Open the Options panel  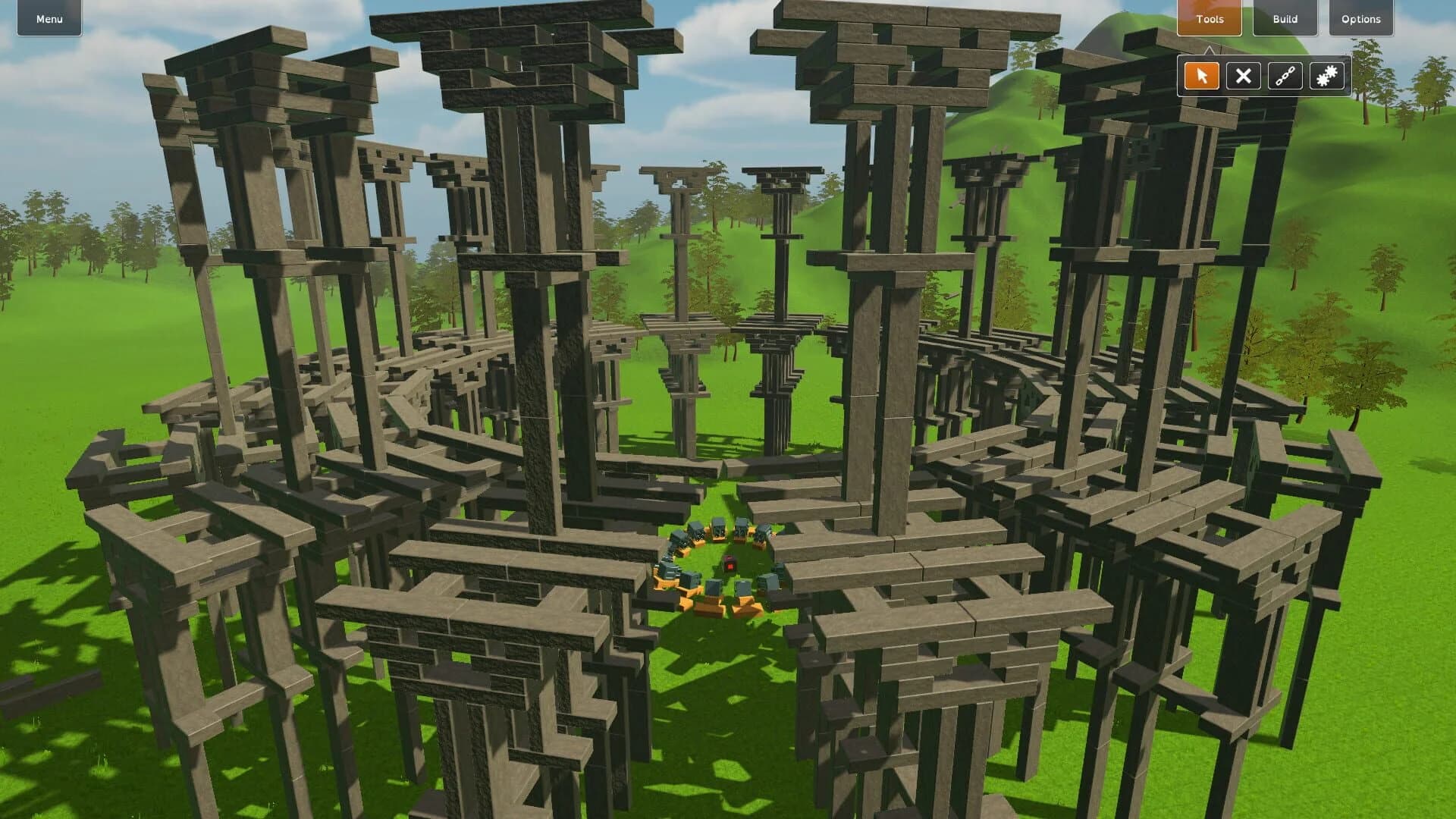click(x=1360, y=19)
